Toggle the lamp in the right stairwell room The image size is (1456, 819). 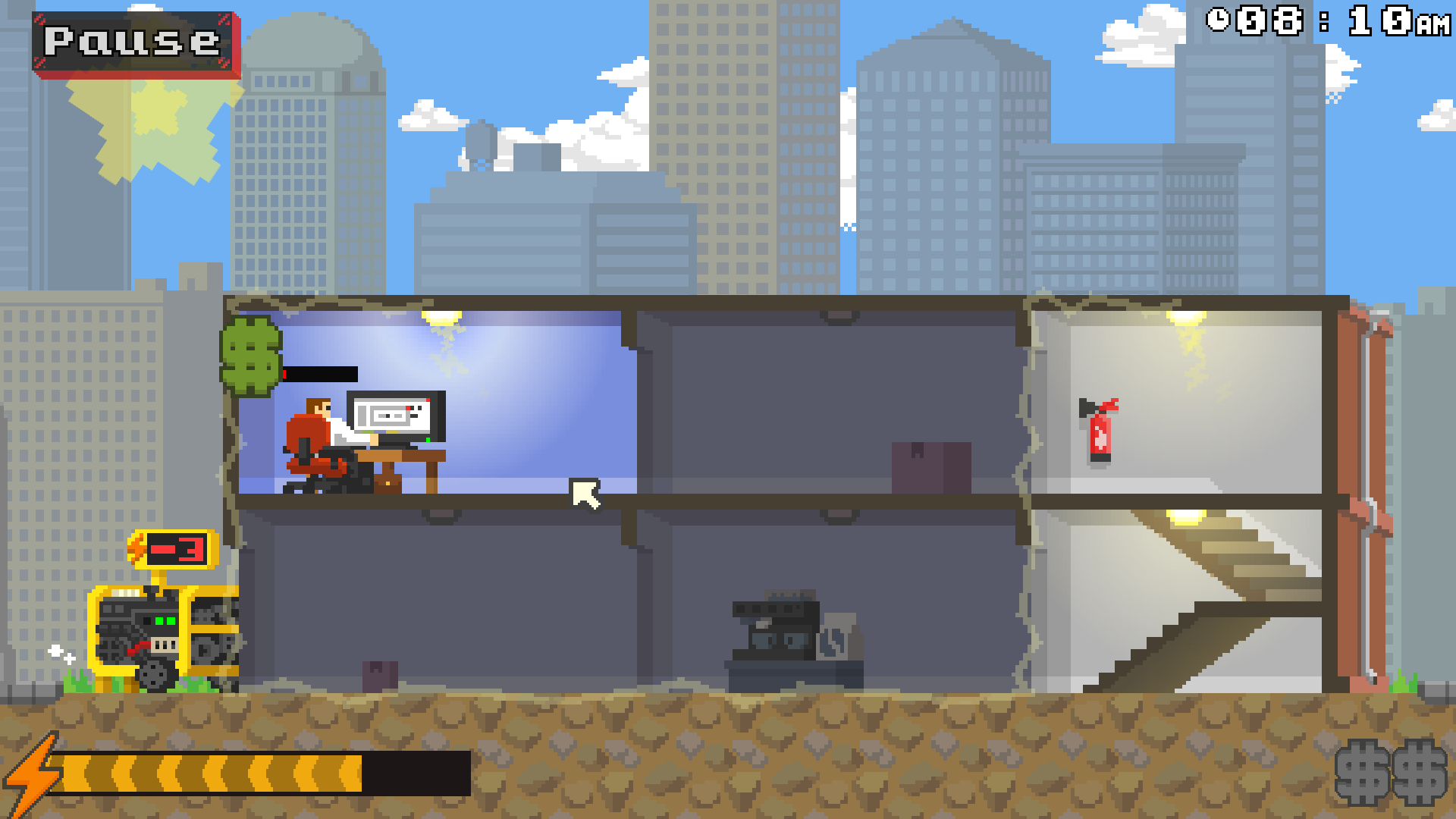click(x=1187, y=516)
